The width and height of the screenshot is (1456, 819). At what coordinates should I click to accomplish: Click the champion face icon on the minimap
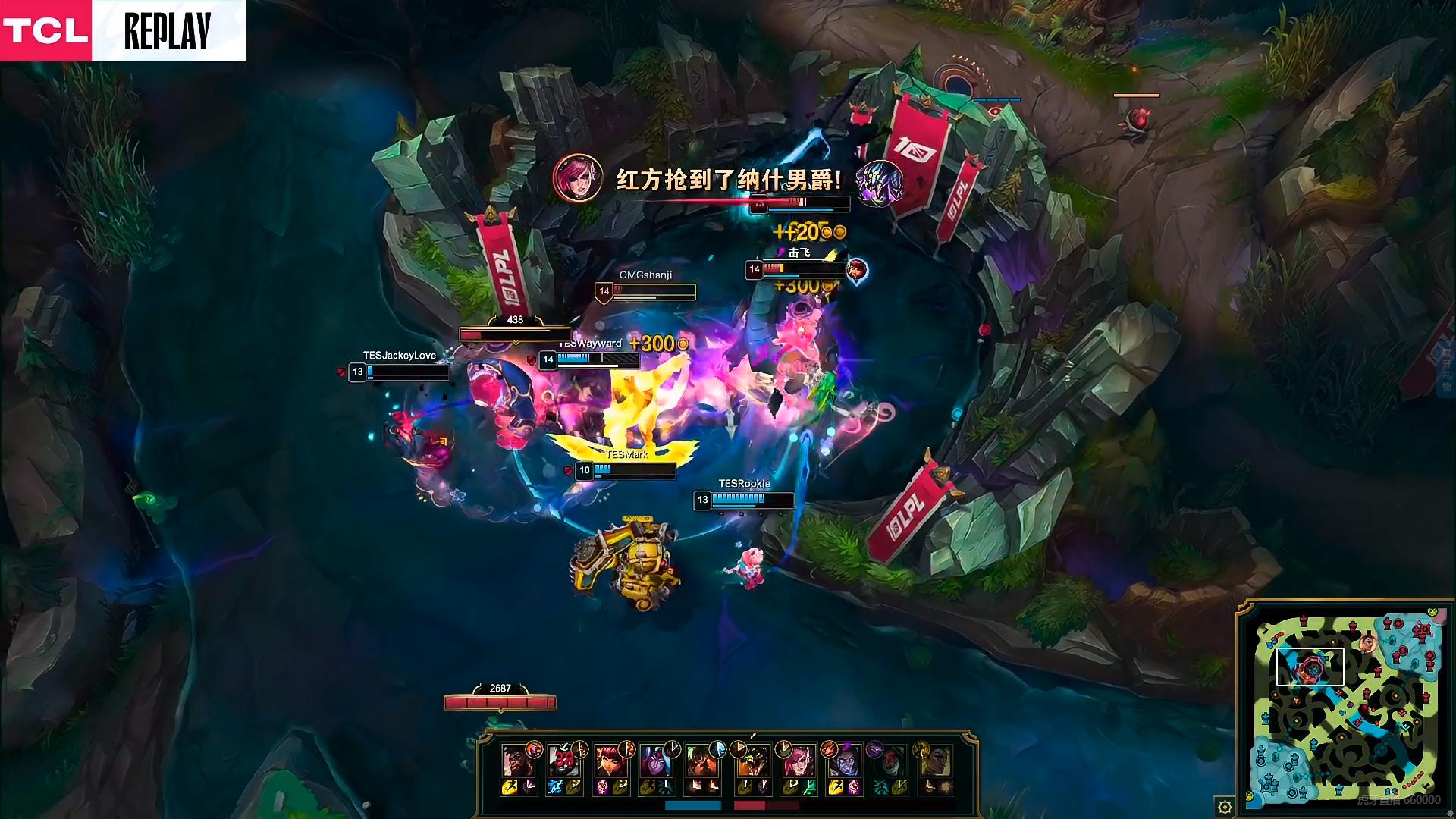[x=1367, y=644]
